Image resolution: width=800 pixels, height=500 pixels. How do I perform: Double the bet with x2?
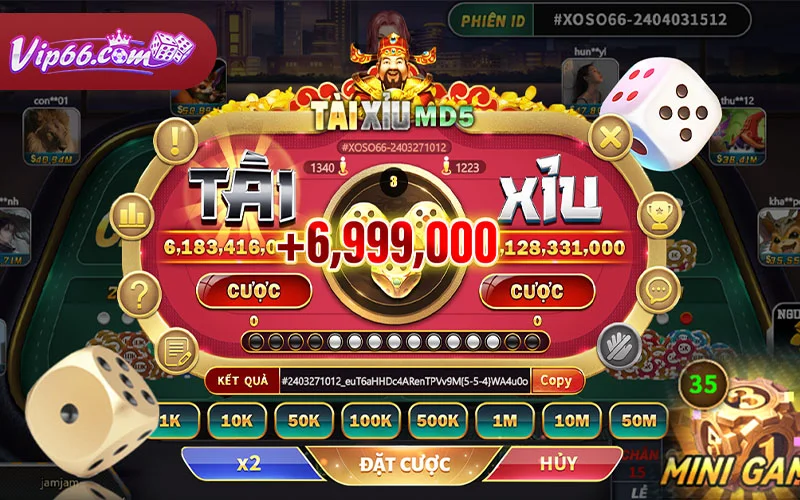pyautogui.click(x=249, y=464)
